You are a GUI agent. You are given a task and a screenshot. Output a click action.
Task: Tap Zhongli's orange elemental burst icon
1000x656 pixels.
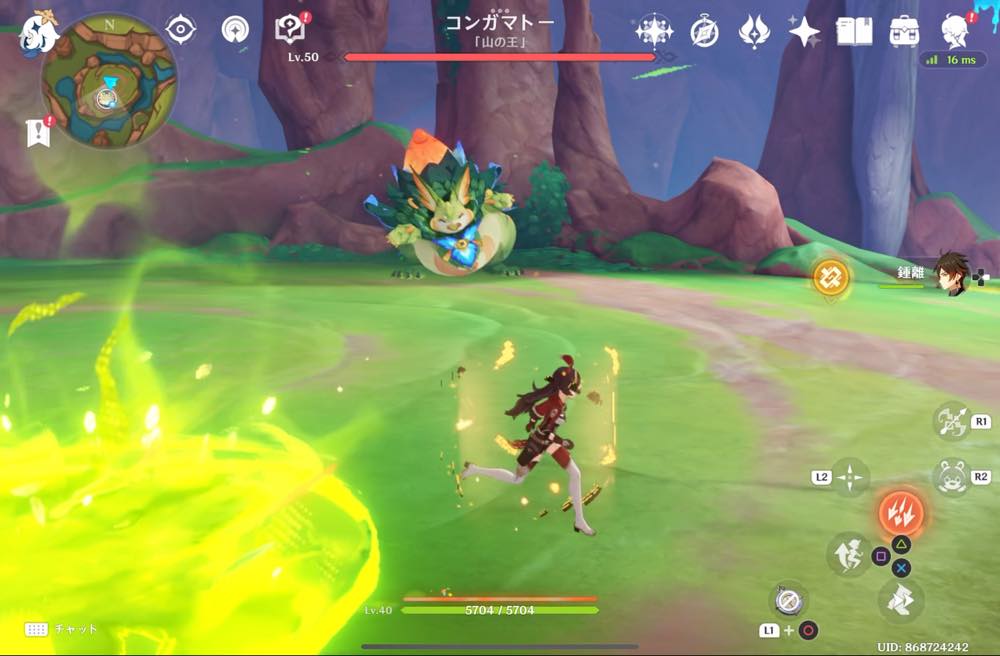[830, 277]
